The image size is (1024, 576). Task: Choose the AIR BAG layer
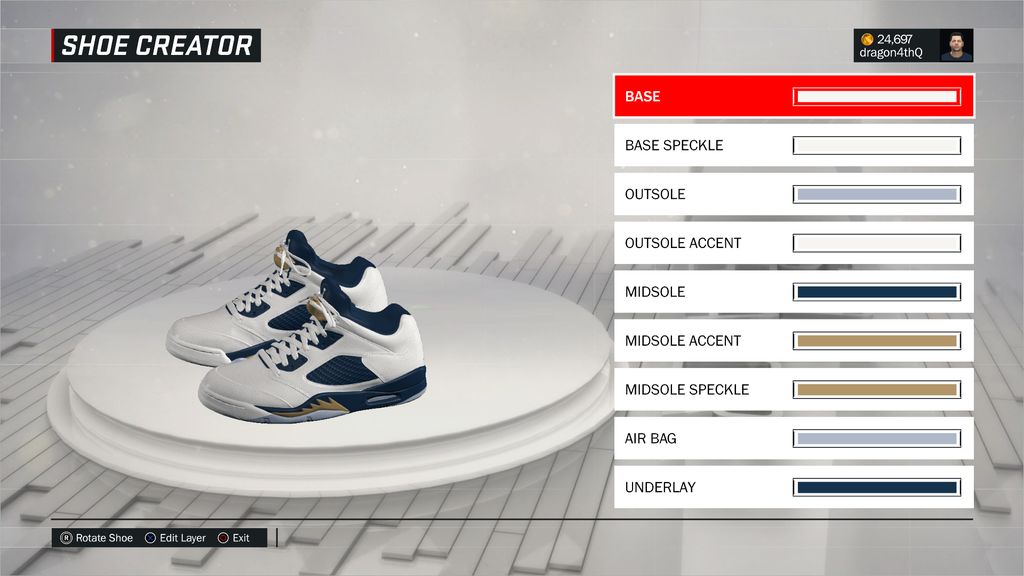tap(793, 438)
